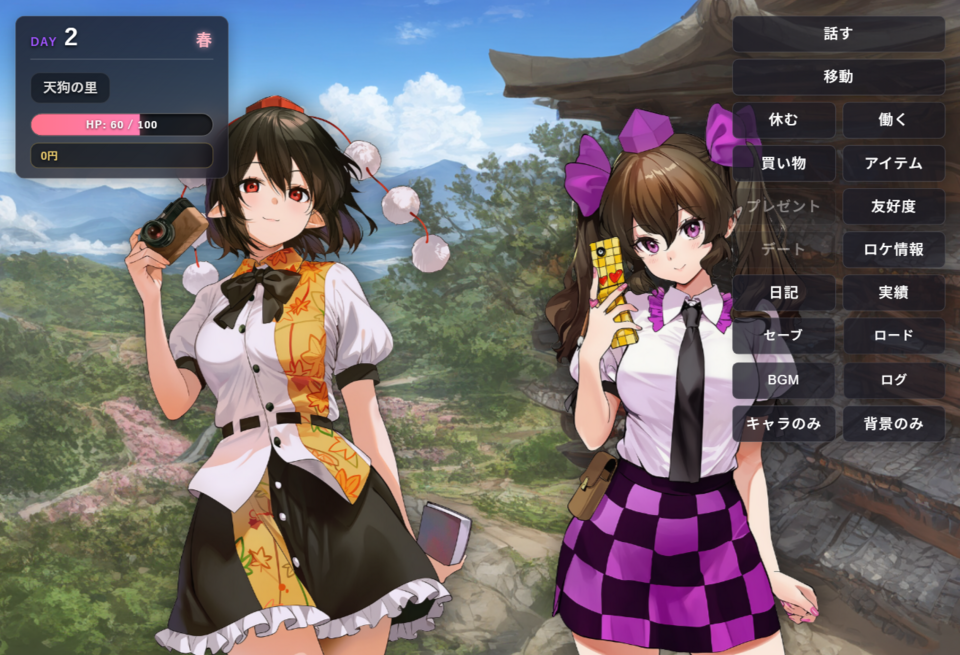Toggle キャラのみ character-only view

(783, 423)
